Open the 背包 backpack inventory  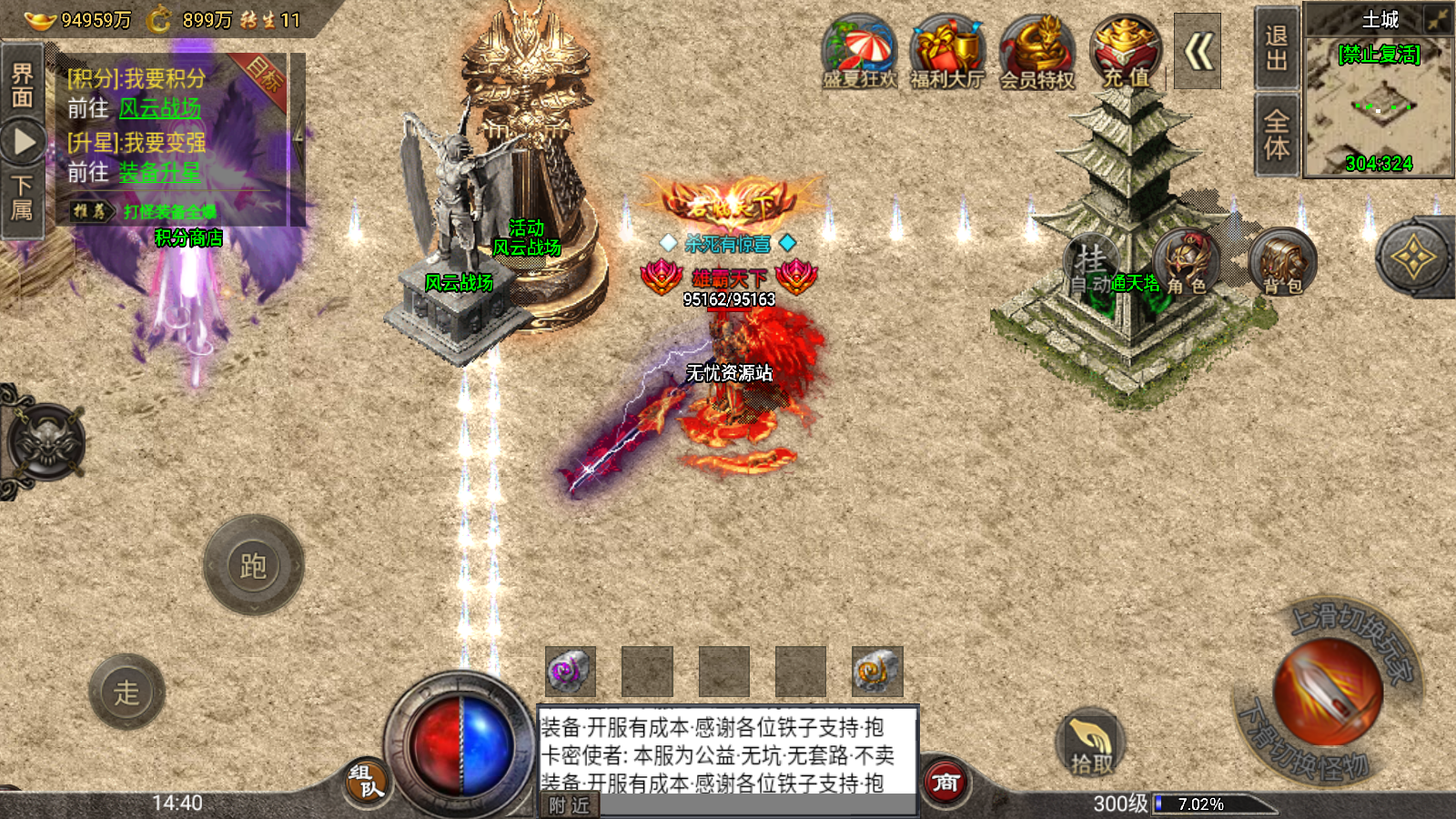coord(1282,263)
